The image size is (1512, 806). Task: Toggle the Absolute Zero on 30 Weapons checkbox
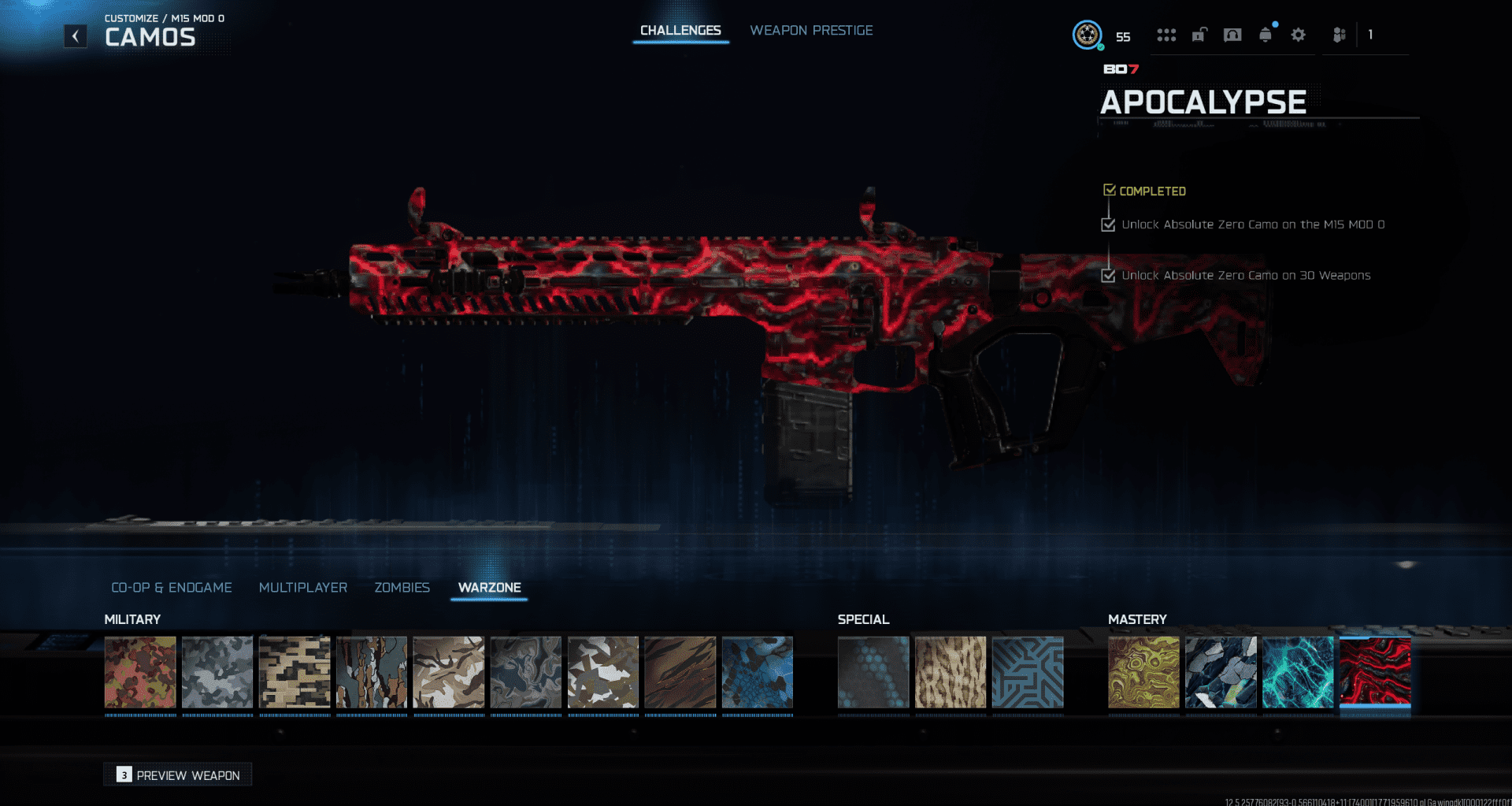(1108, 275)
